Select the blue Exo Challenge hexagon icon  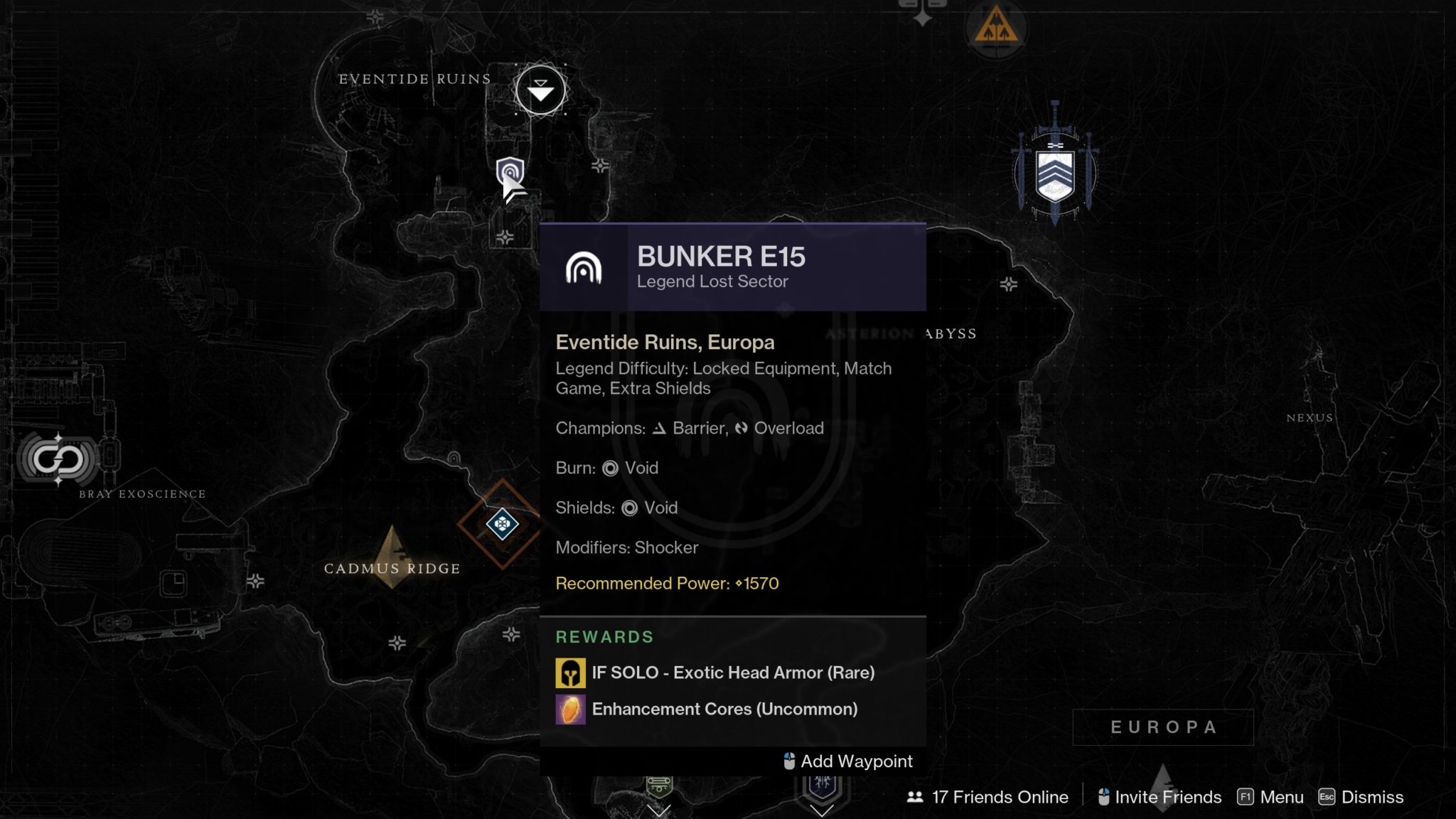[503, 525]
